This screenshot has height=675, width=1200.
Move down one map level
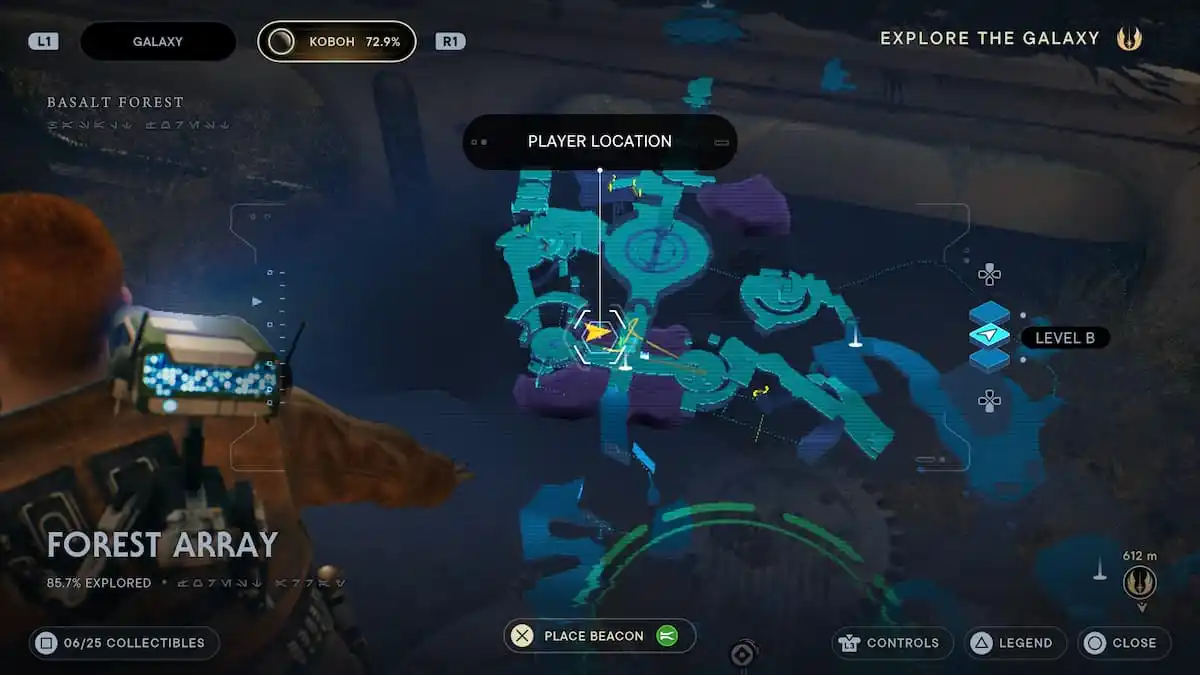click(989, 401)
